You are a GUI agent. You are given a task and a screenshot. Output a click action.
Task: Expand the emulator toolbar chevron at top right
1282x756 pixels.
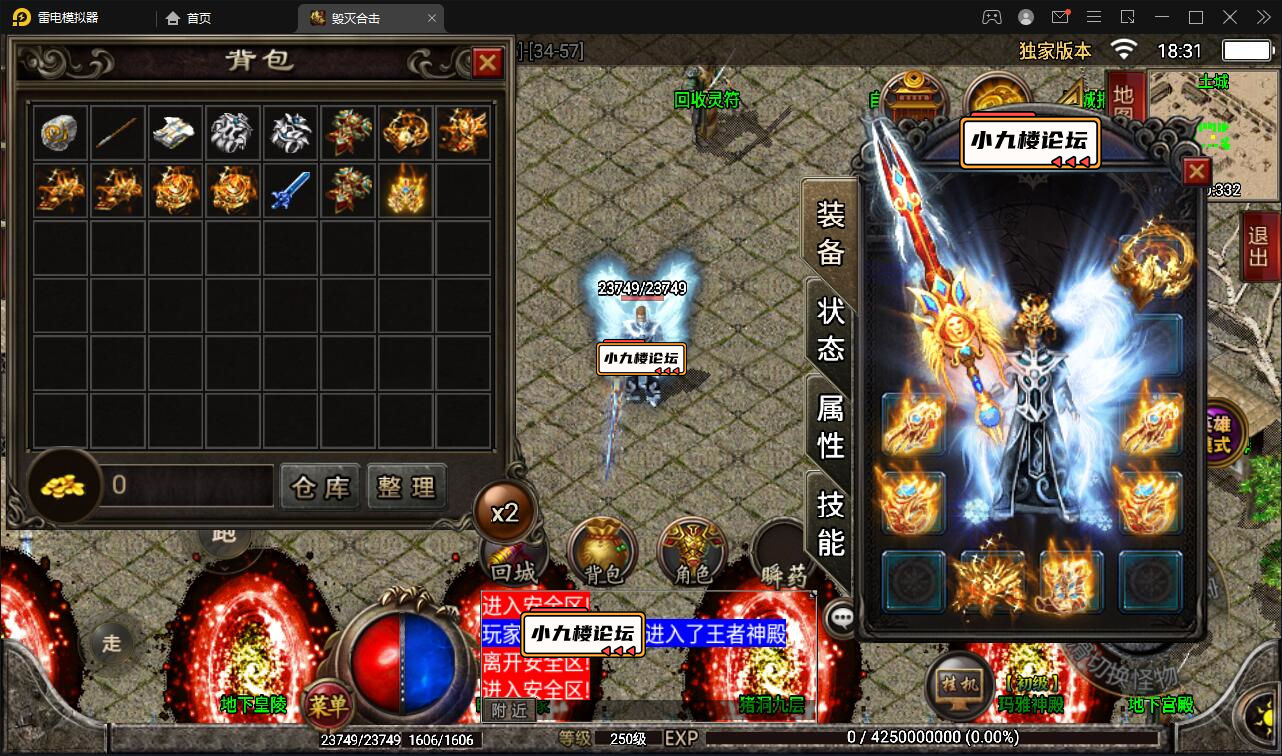click(1262, 17)
